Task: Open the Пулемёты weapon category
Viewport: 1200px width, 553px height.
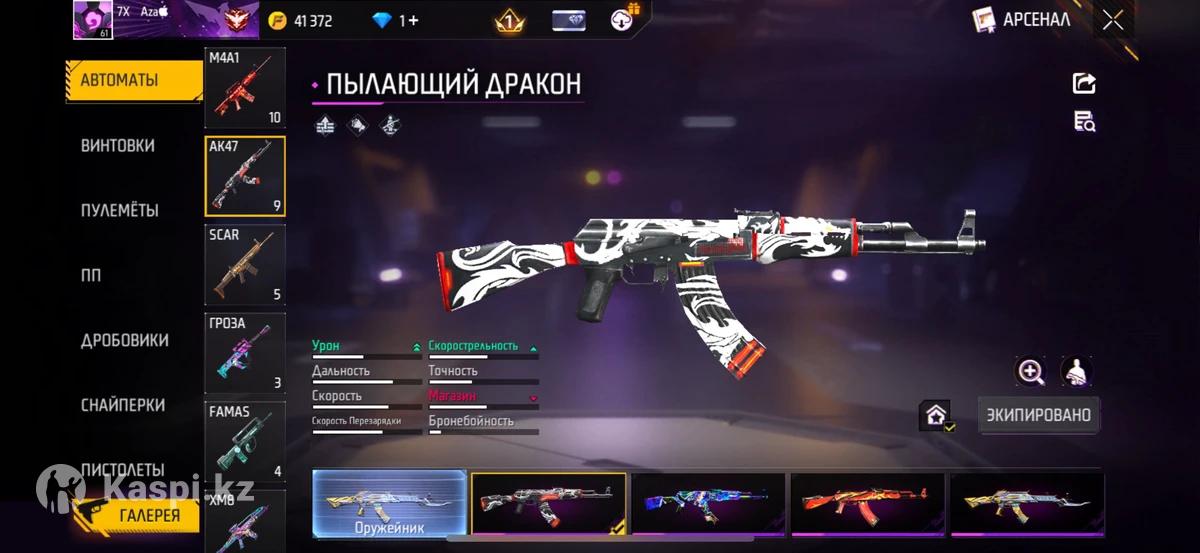Action: tap(120, 211)
